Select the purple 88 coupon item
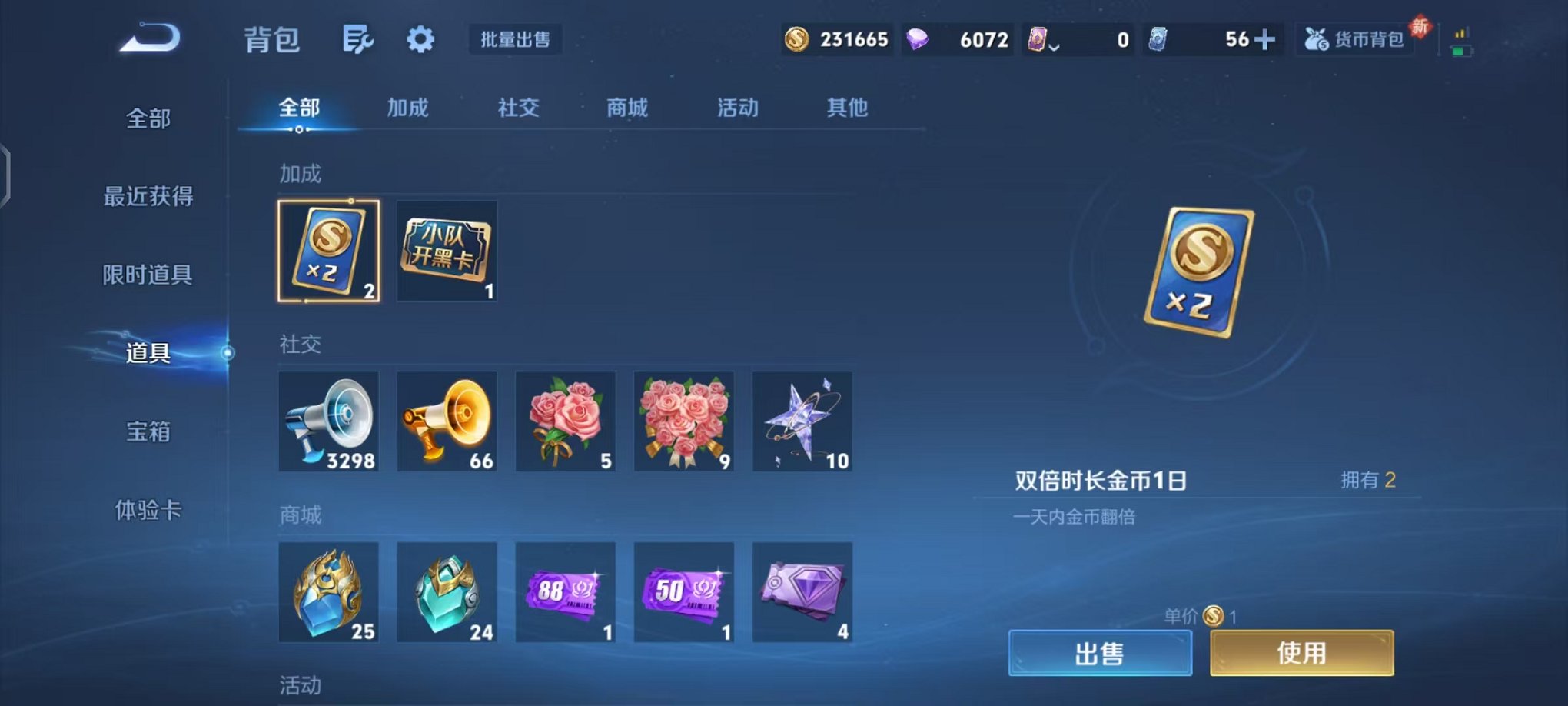 coord(566,592)
